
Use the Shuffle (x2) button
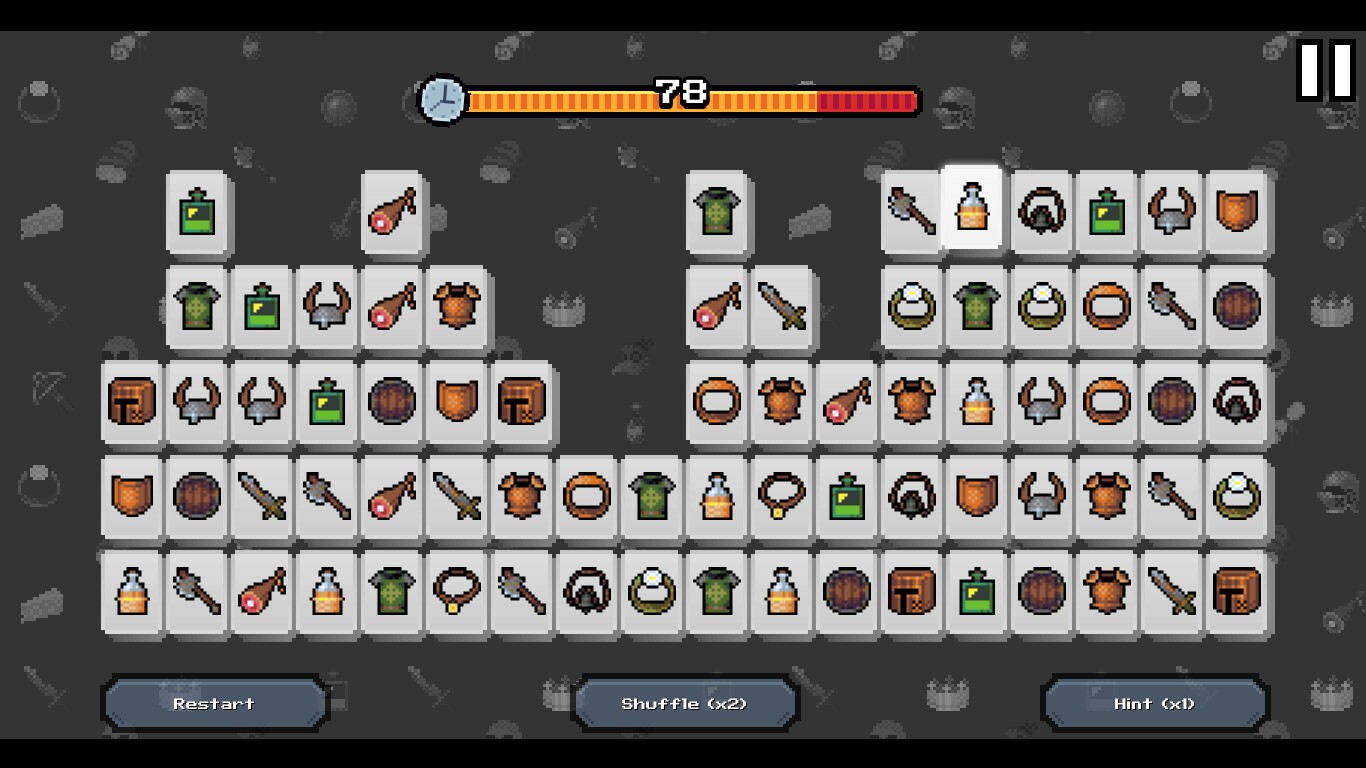[x=684, y=703]
